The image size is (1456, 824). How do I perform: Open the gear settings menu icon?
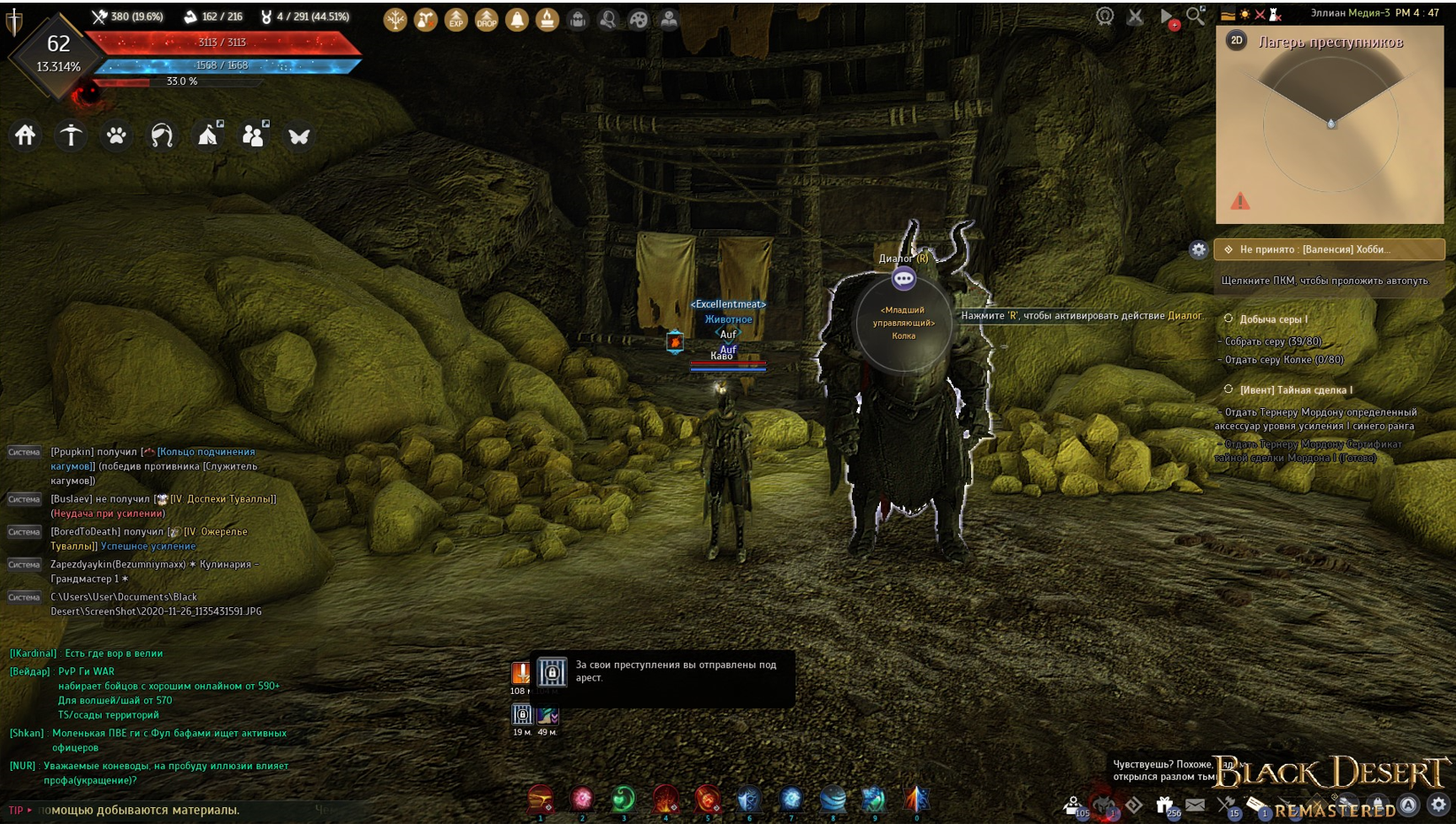tap(1439, 805)
